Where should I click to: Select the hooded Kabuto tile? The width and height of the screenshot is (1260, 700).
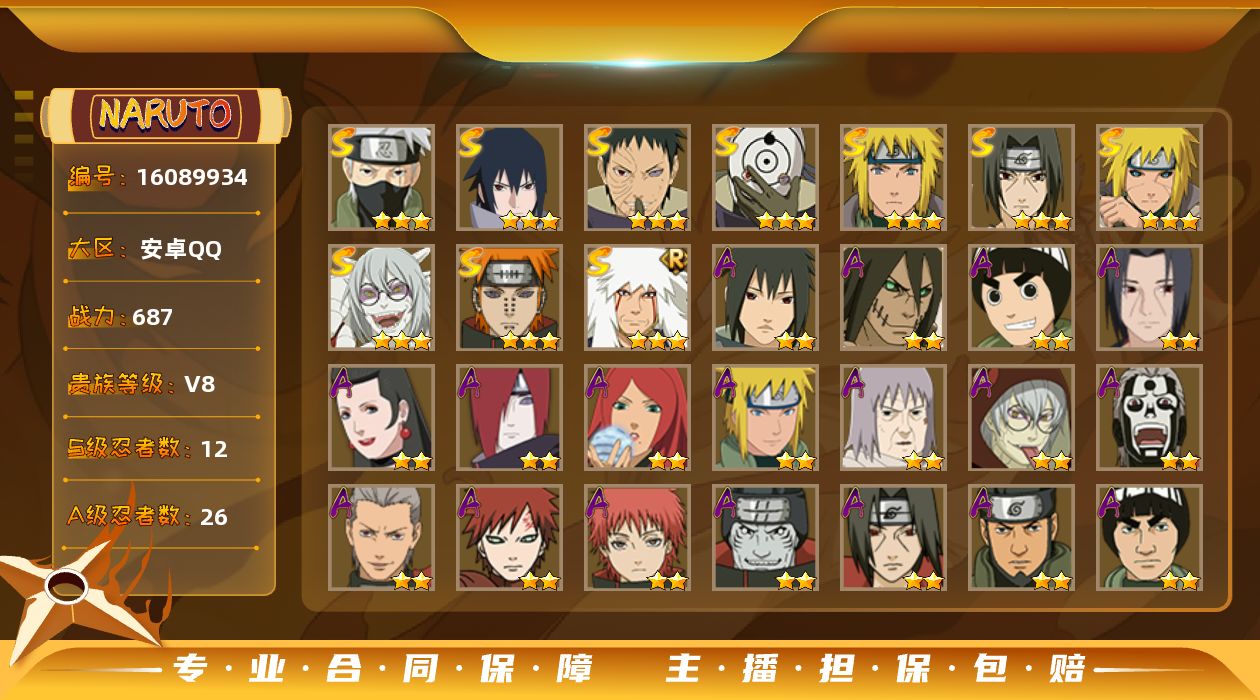click(x=1021, y=417)
